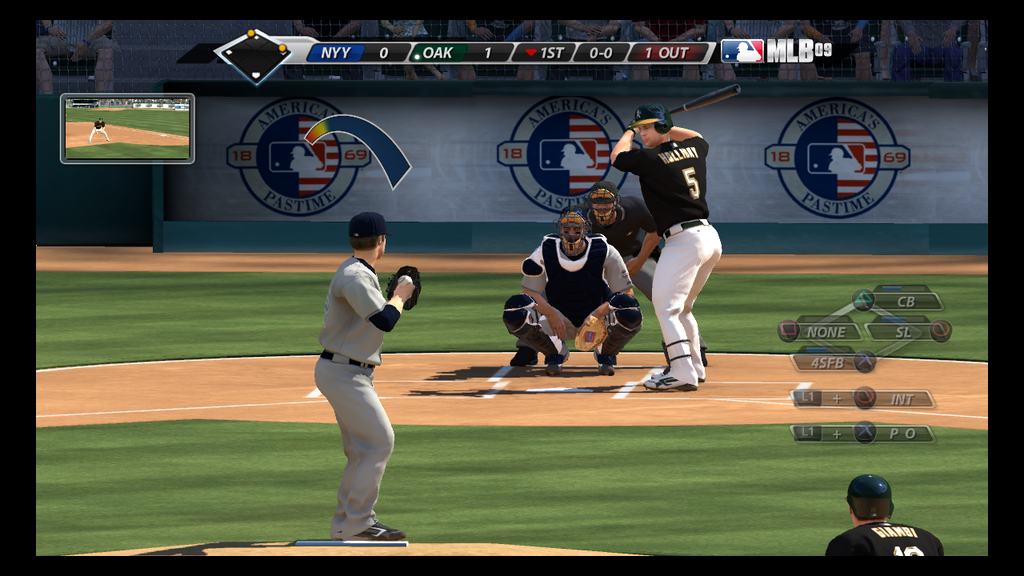Choose the SL slider pitch
Viewport: 1024px width, 576px height.
[903, 331]
